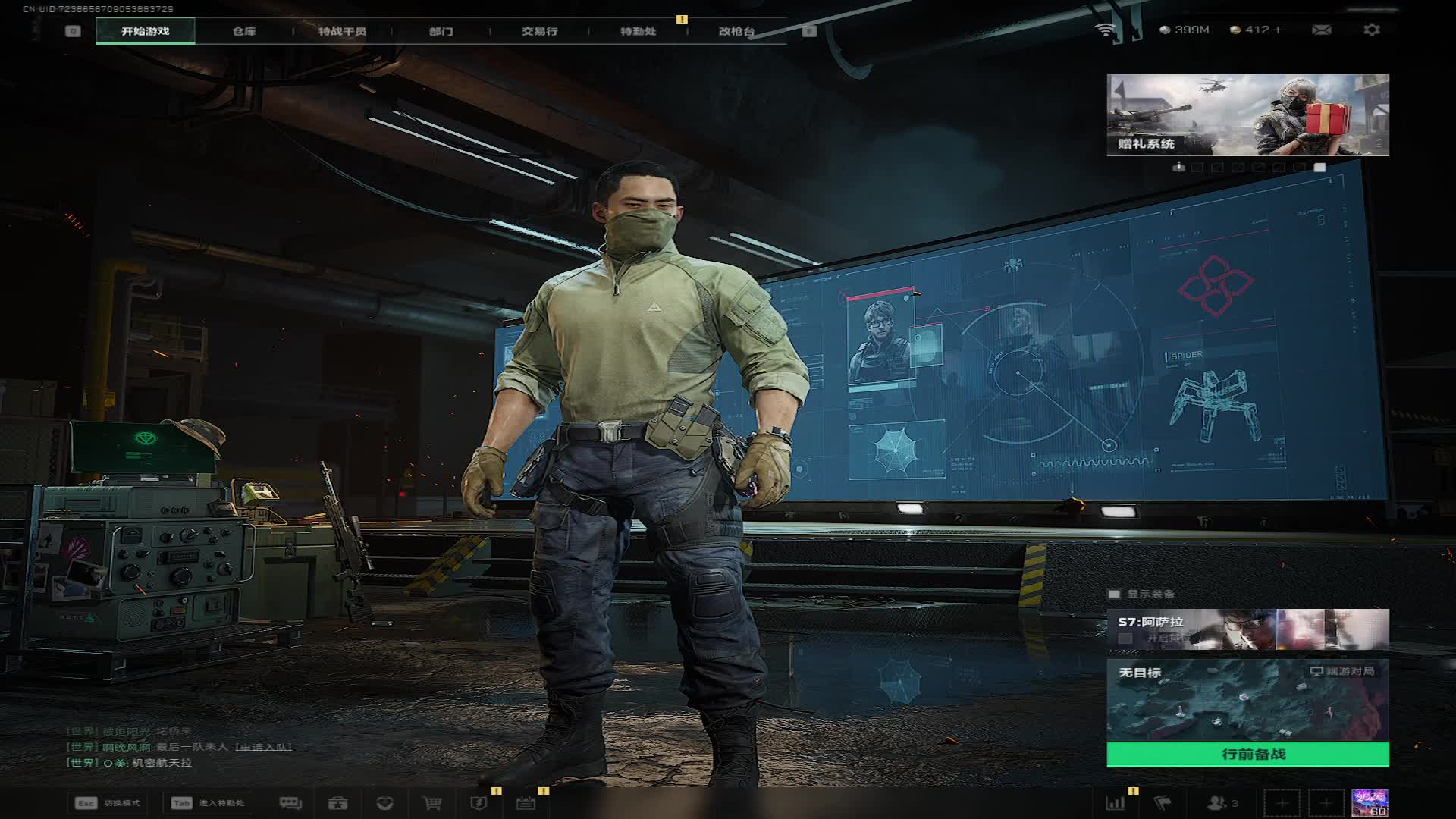This screenshot has height=819, width=1456.
Task: Go to the 交易行 trading tab
Action: pyautogui.click(x=539, y=31)
